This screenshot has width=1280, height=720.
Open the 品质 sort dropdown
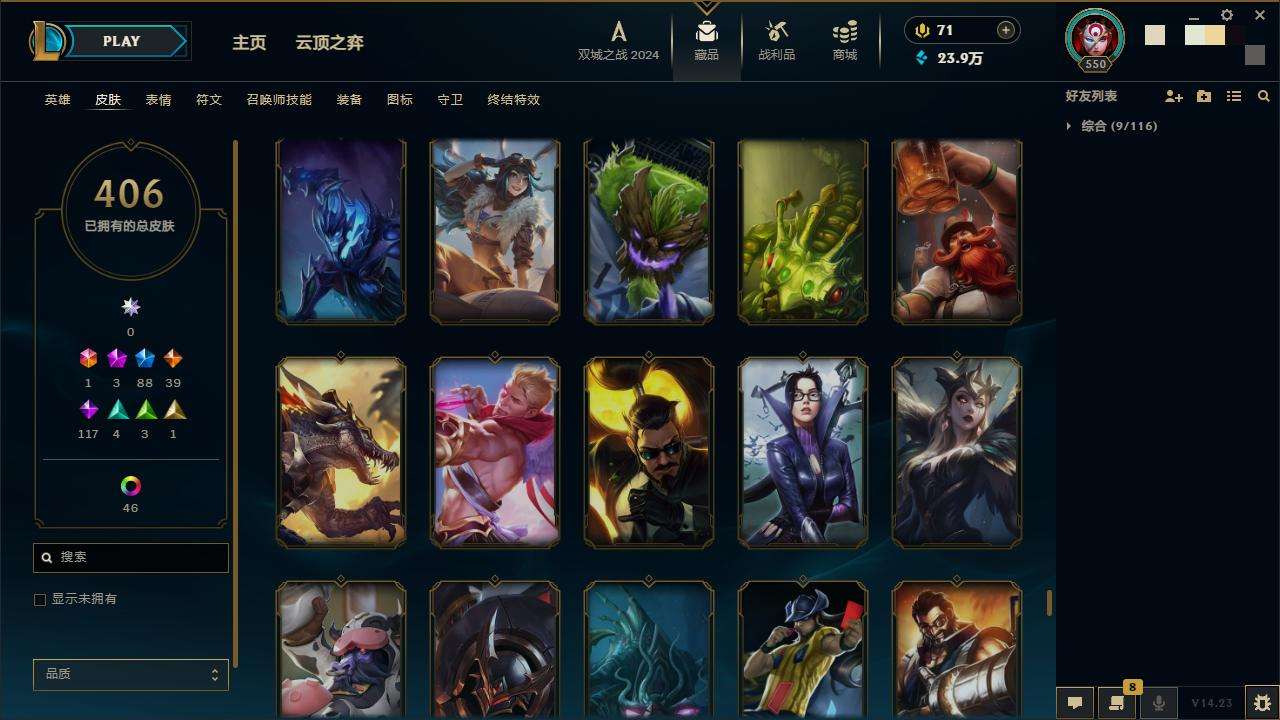point(131,675)
